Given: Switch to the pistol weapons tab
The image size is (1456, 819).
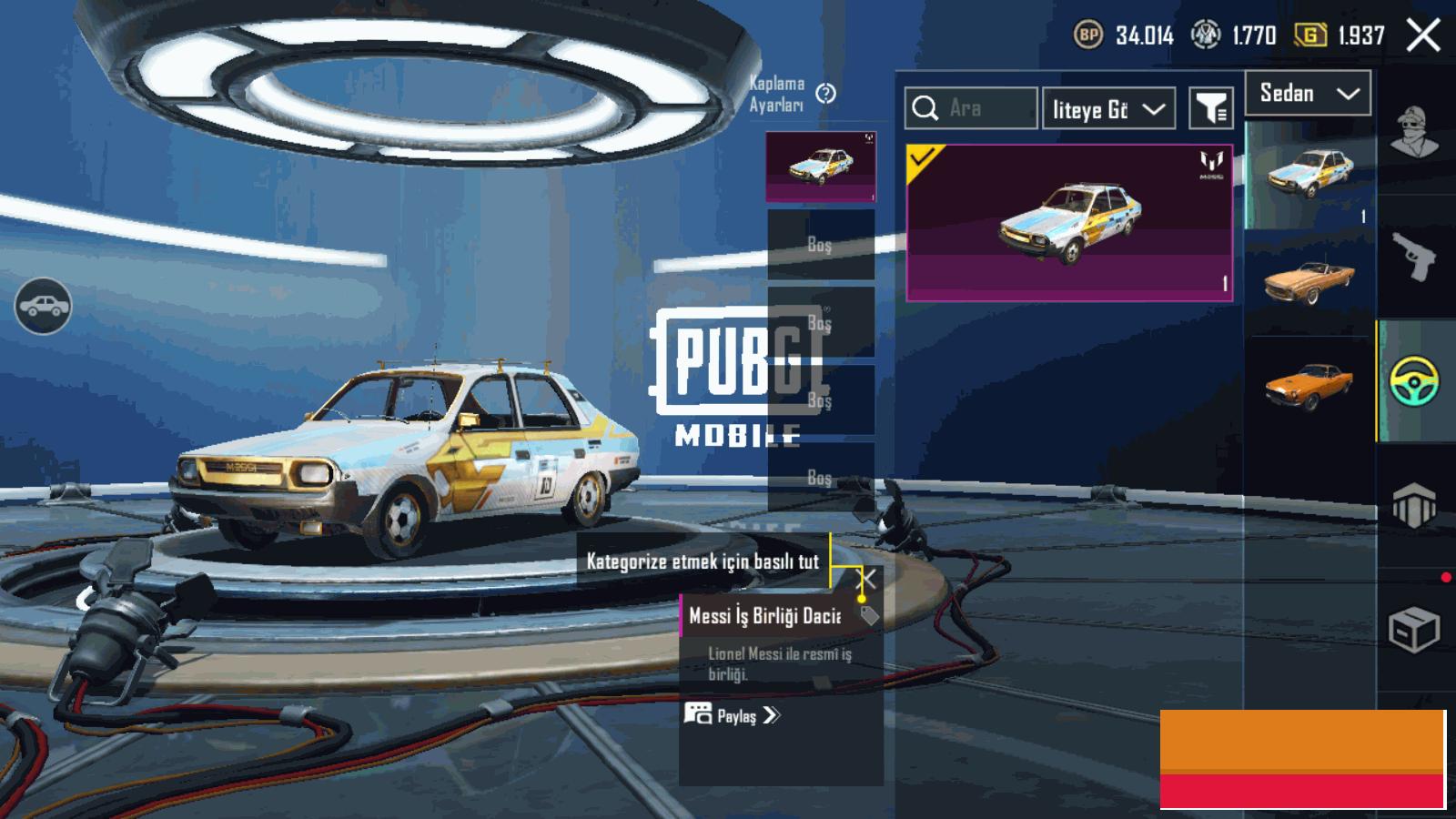Looking at the screenshot, I should (1414, 256).
